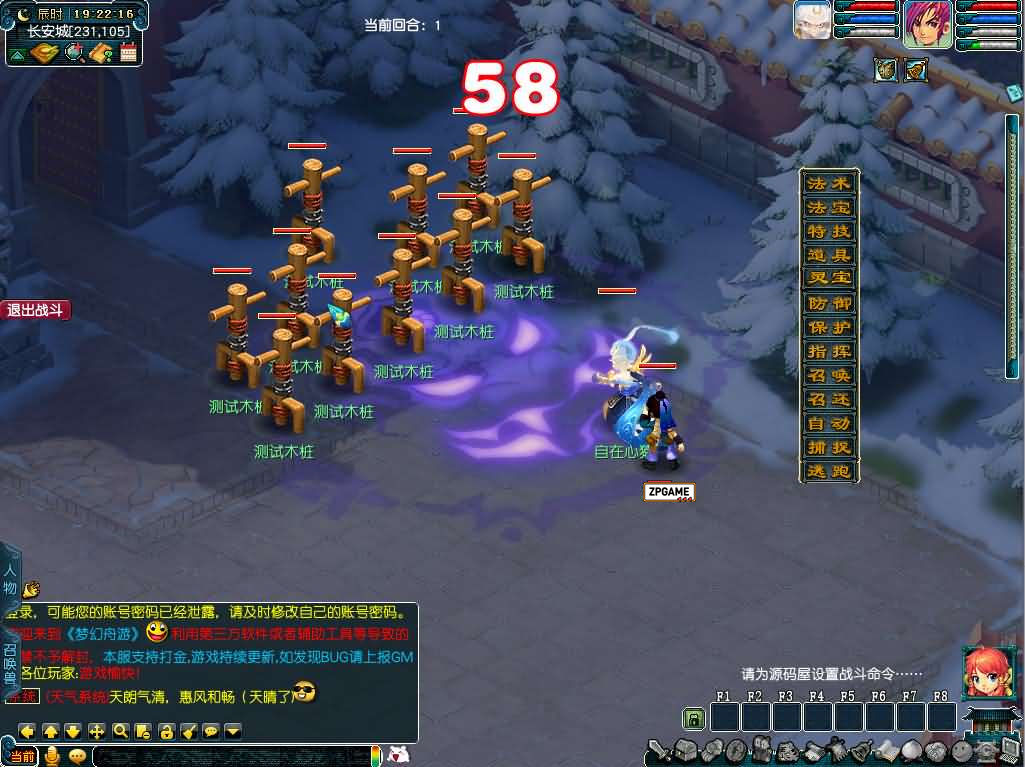This screenshot has height=767, width=1025.
Task: Click the 退出战斗 exit battle button
Action: (x=35, y=310)
